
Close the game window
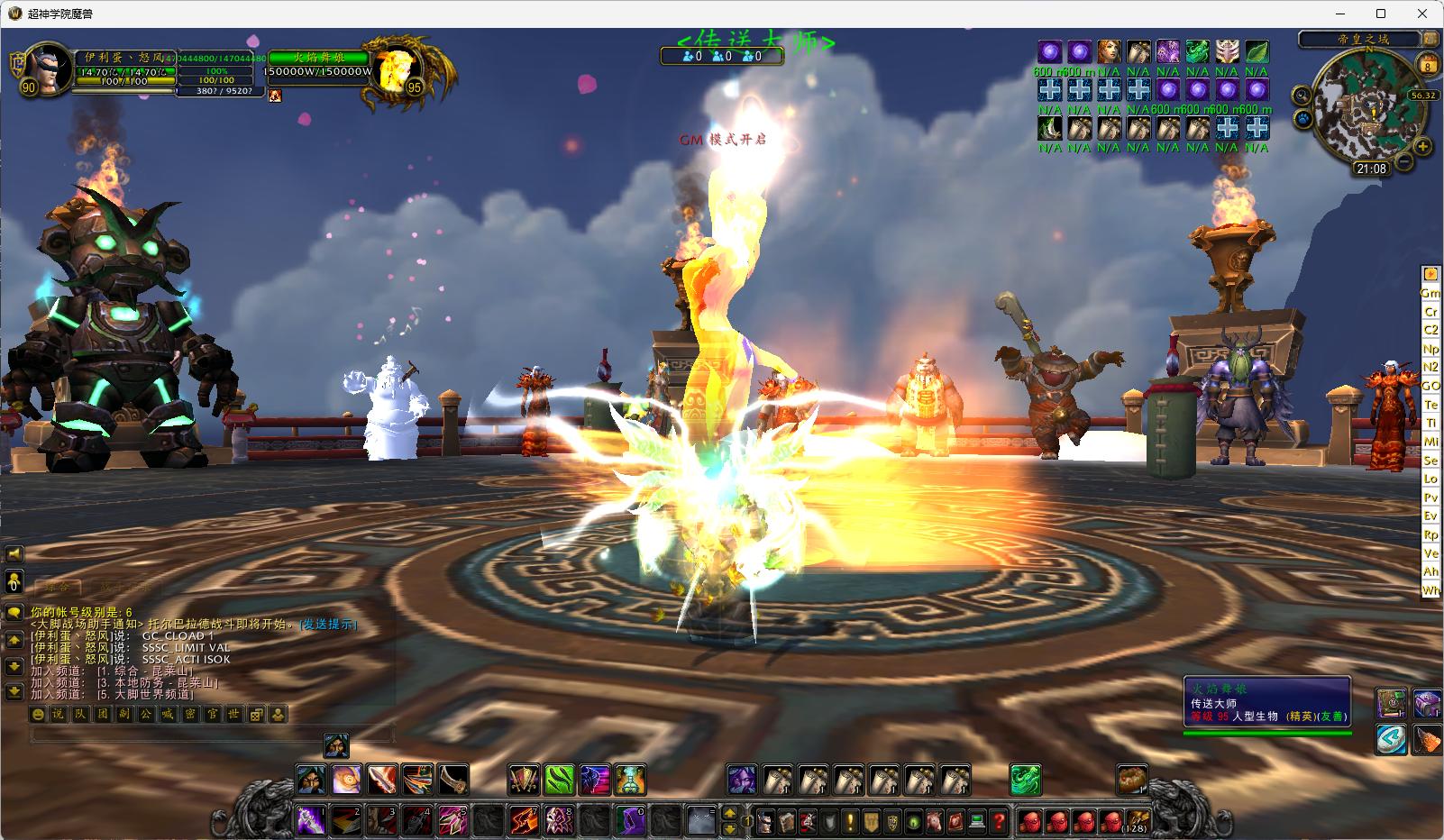pyautogui.click(x=1422, y=14)
